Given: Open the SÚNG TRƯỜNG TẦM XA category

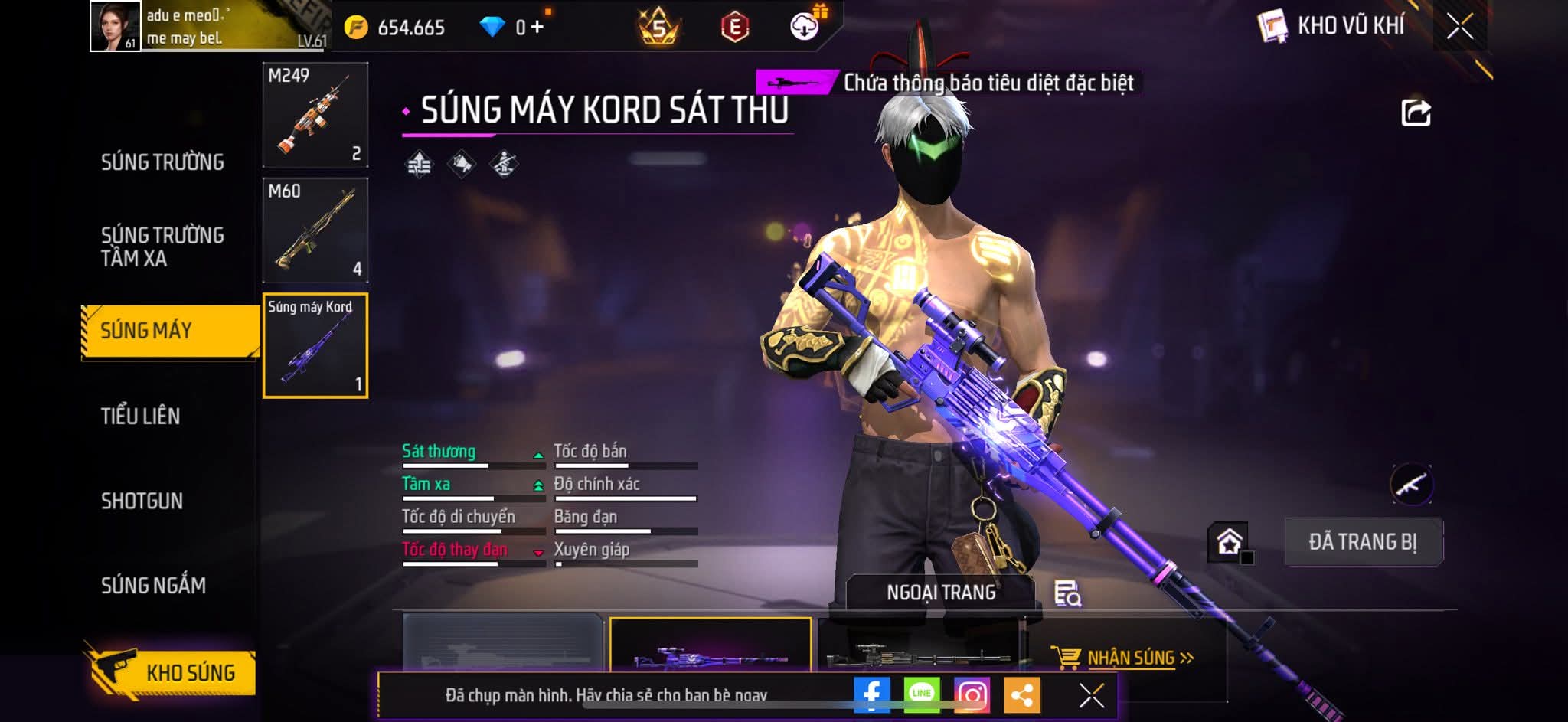Looking at the screenshot, I should 162,247.
